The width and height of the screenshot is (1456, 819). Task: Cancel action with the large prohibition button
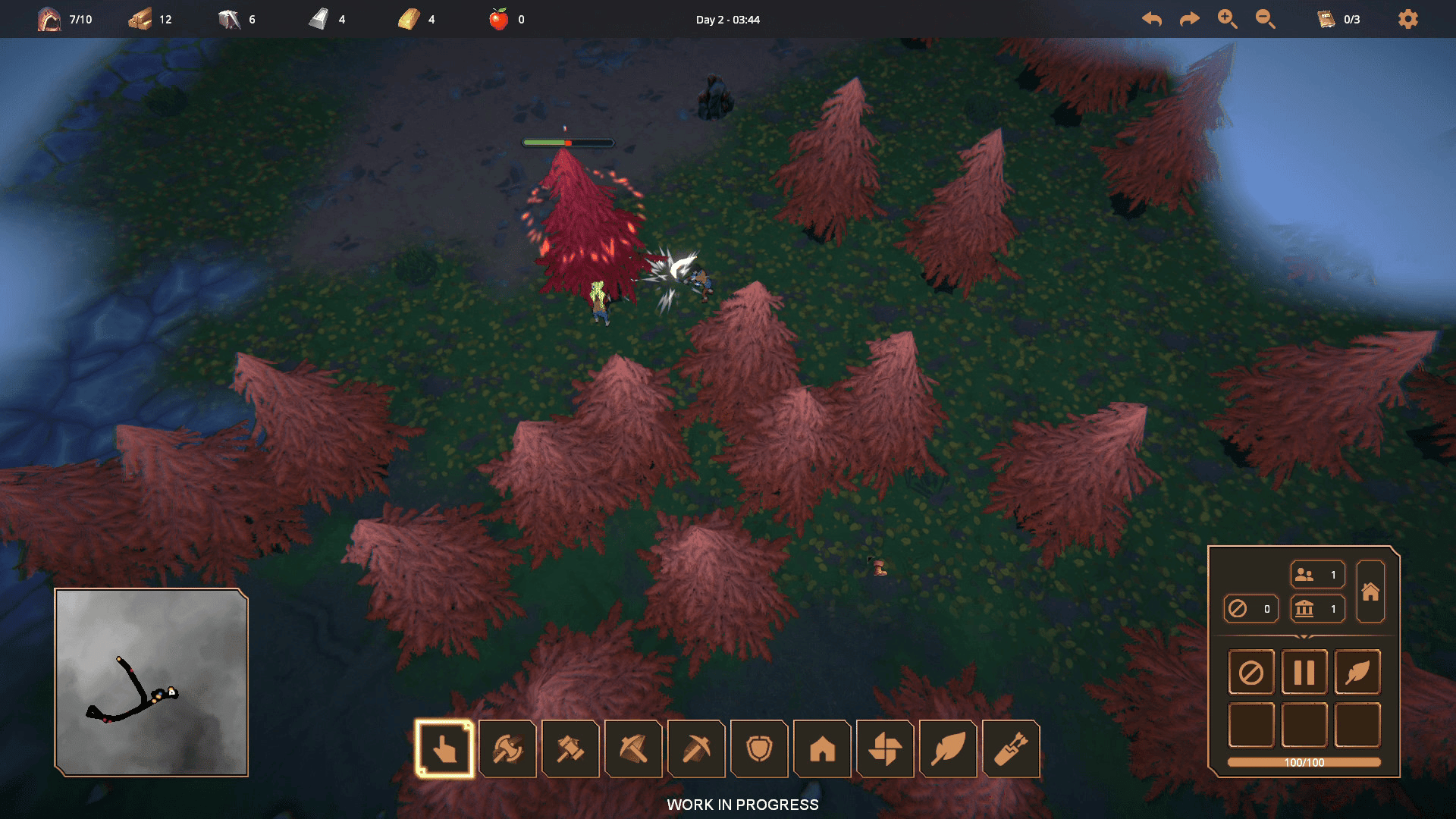pos(1251,672)
